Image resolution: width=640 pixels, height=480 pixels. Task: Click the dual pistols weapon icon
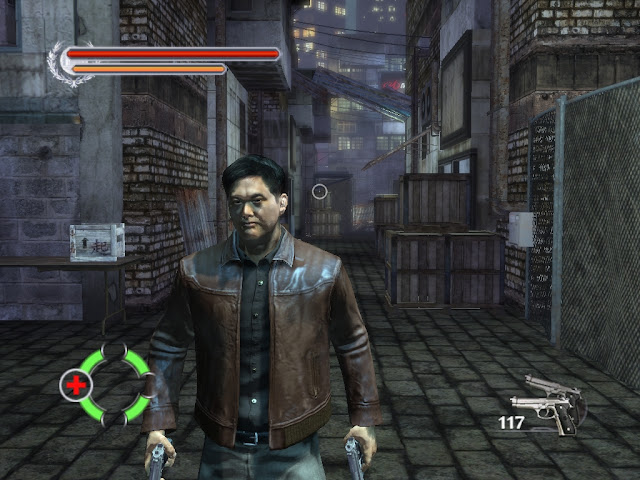pos(547,403)
